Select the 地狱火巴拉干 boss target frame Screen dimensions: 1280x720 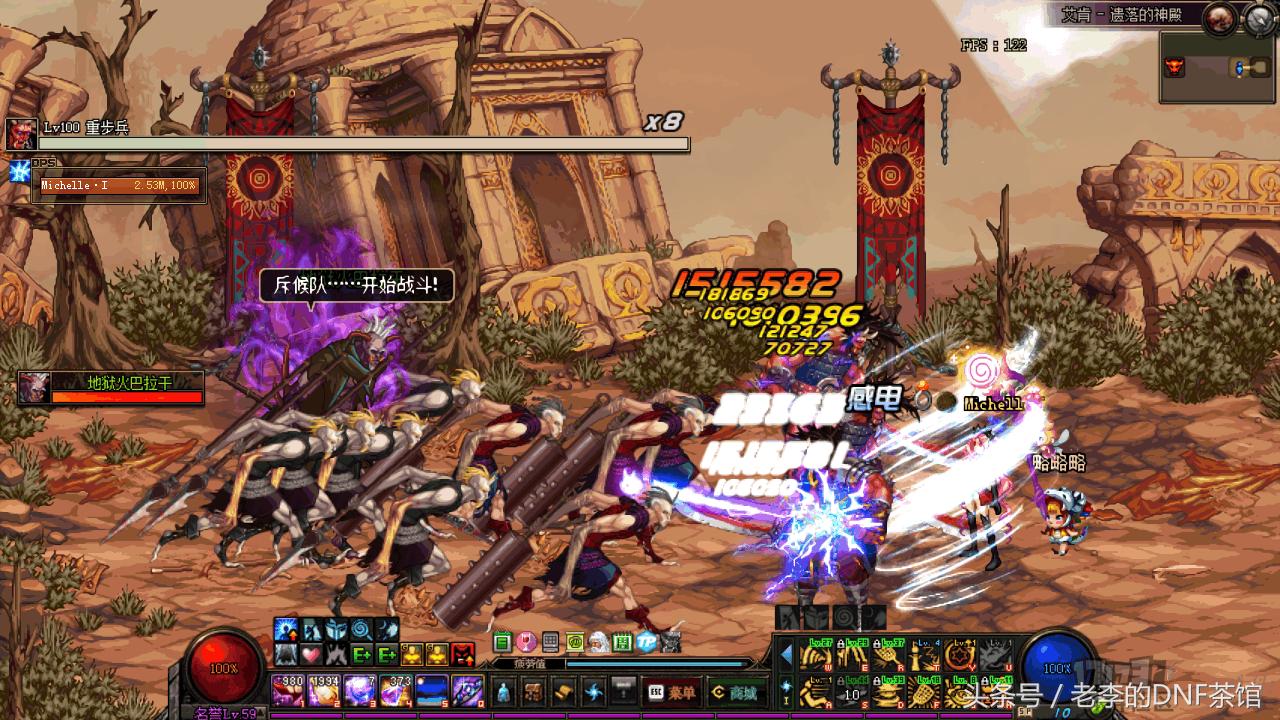point(111,388)
